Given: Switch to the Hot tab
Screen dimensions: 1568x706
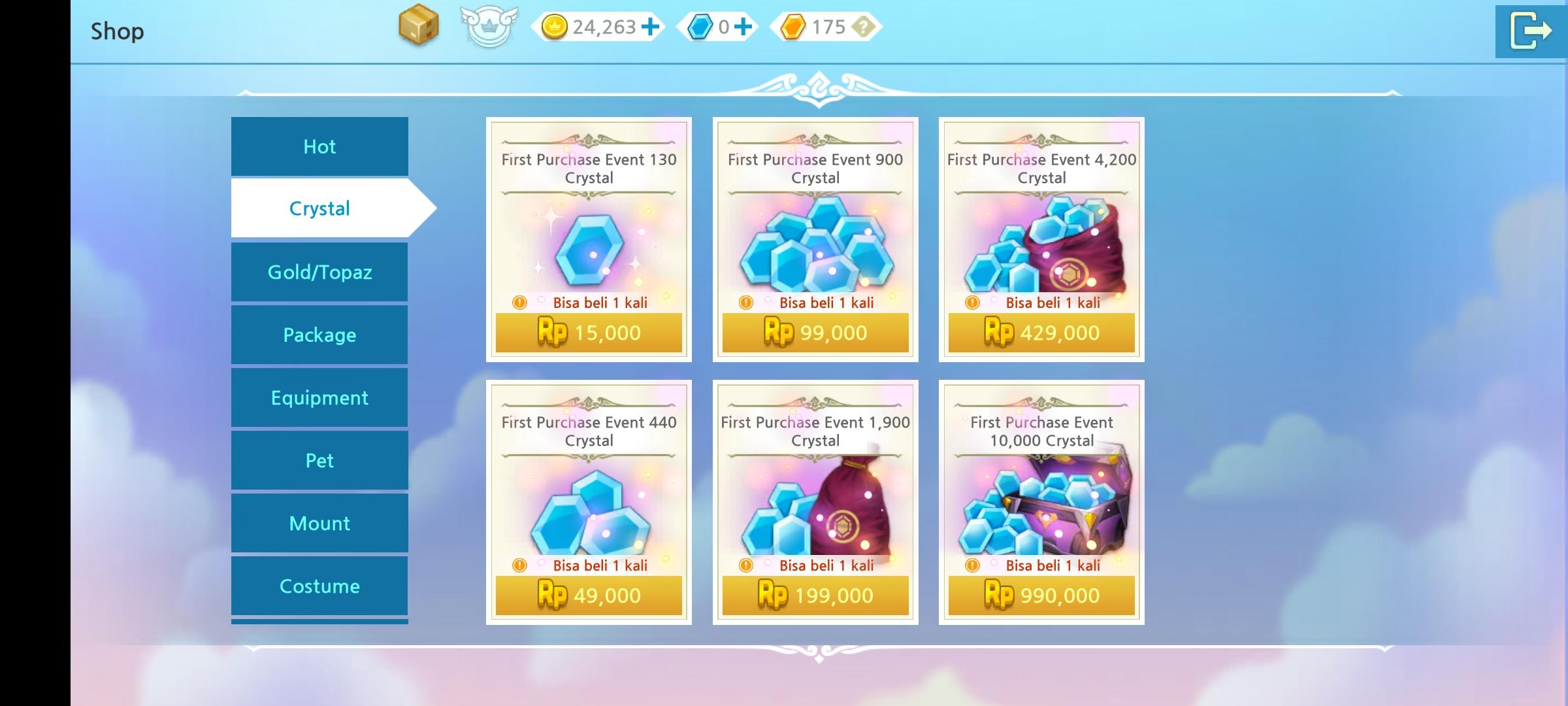Looking at the screenshot, I should pyautogui.click(x=319, y=146).
